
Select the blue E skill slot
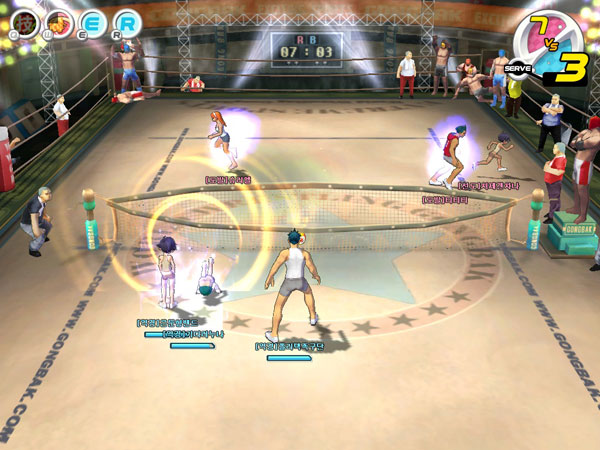[93, 21]
